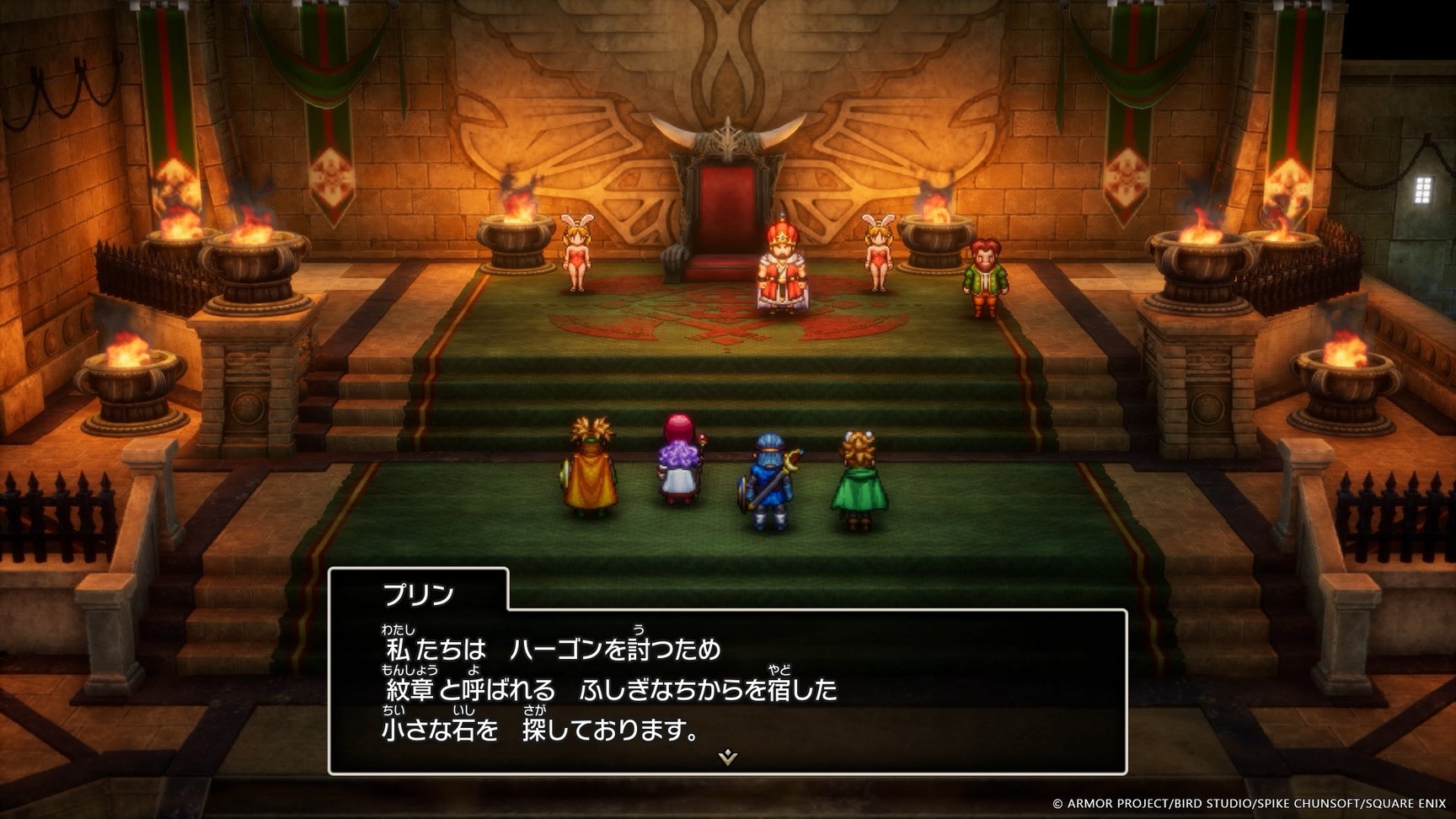This screenshot has width=1456, height=819.
Task: Click the bunny-eared attendant right of the throne
Action: [876, 253]
